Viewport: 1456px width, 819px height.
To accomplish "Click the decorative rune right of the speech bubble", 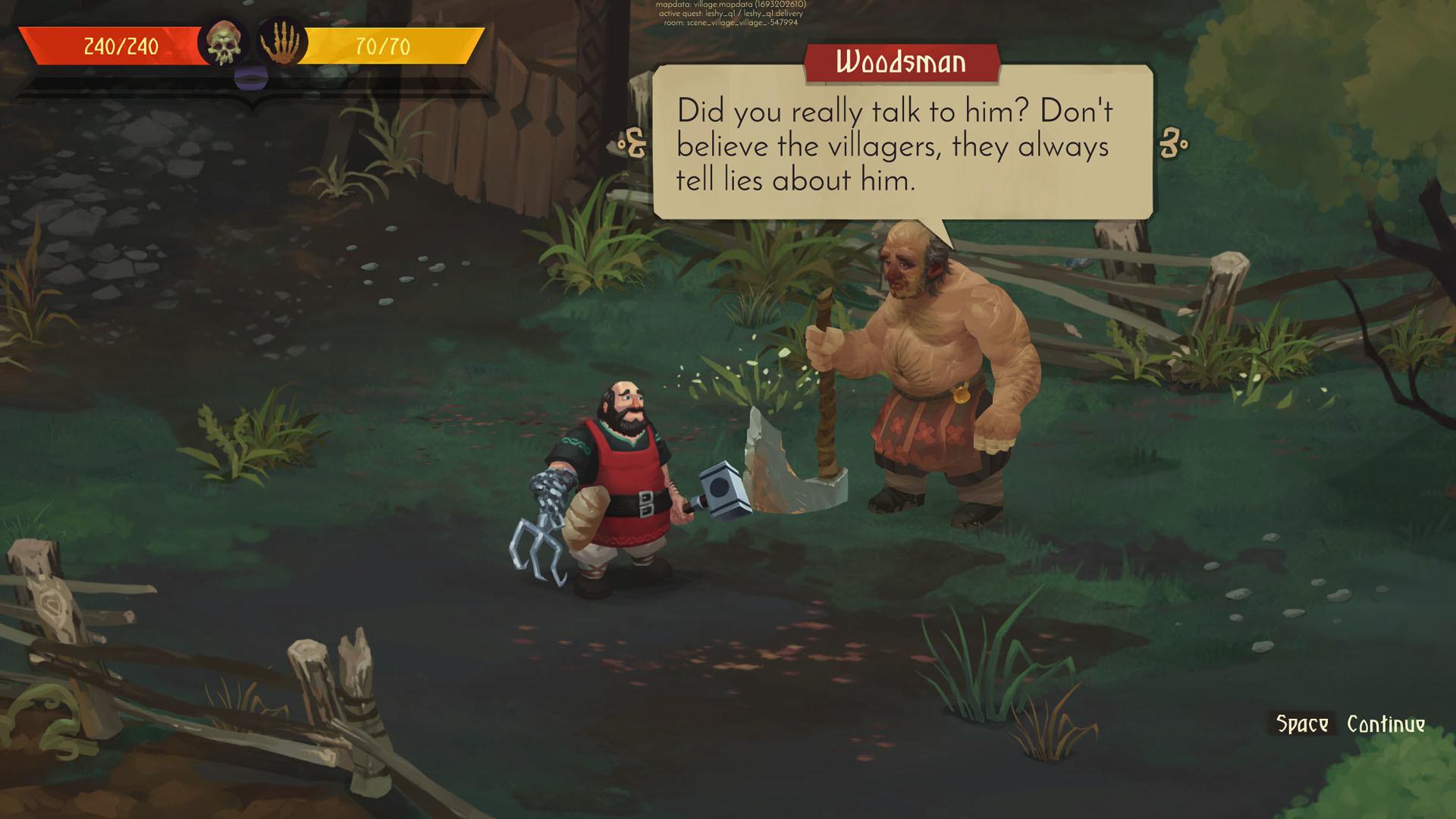I will point(1172,142).
